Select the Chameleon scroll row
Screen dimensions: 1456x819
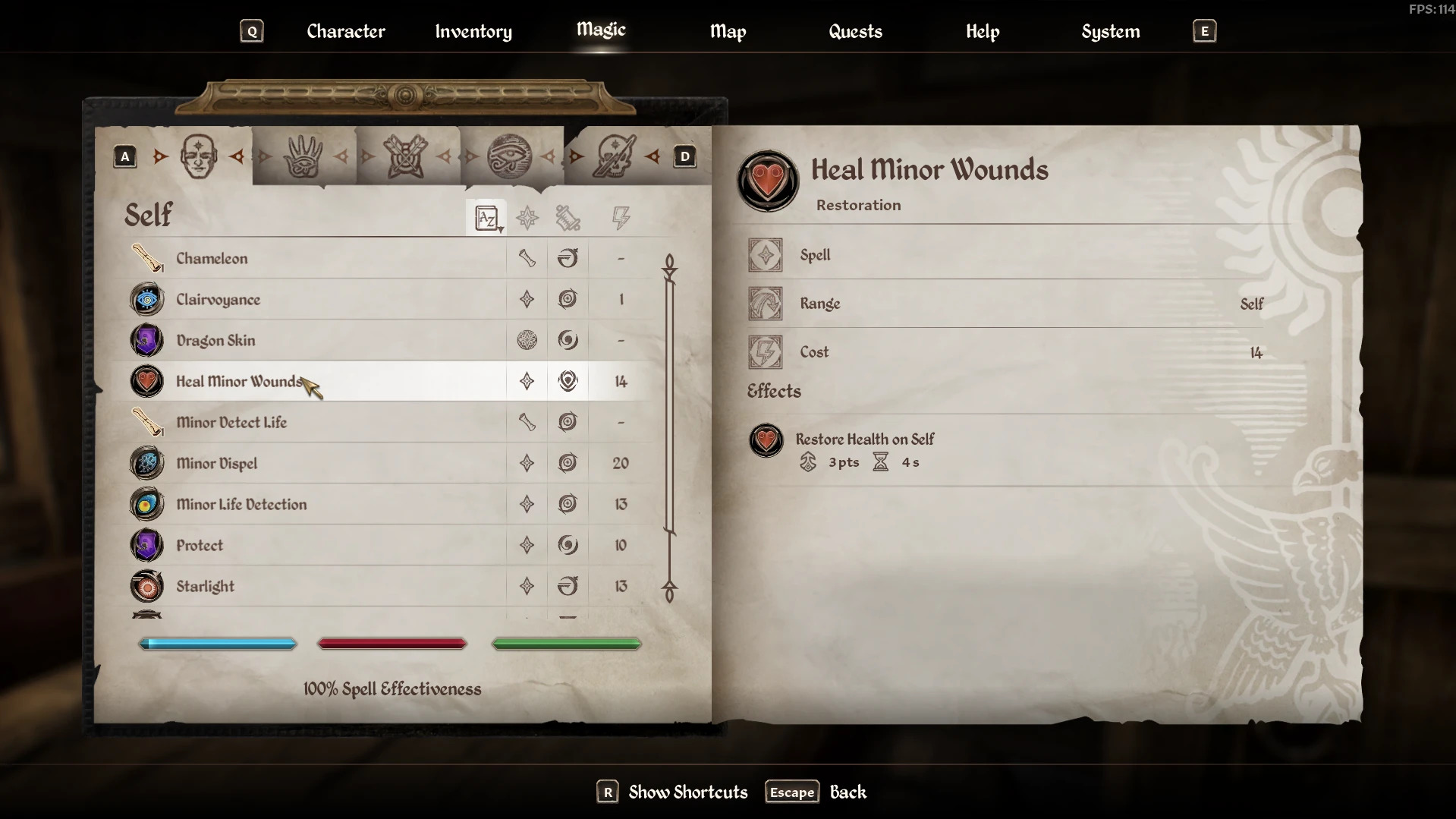coord(212,258)
